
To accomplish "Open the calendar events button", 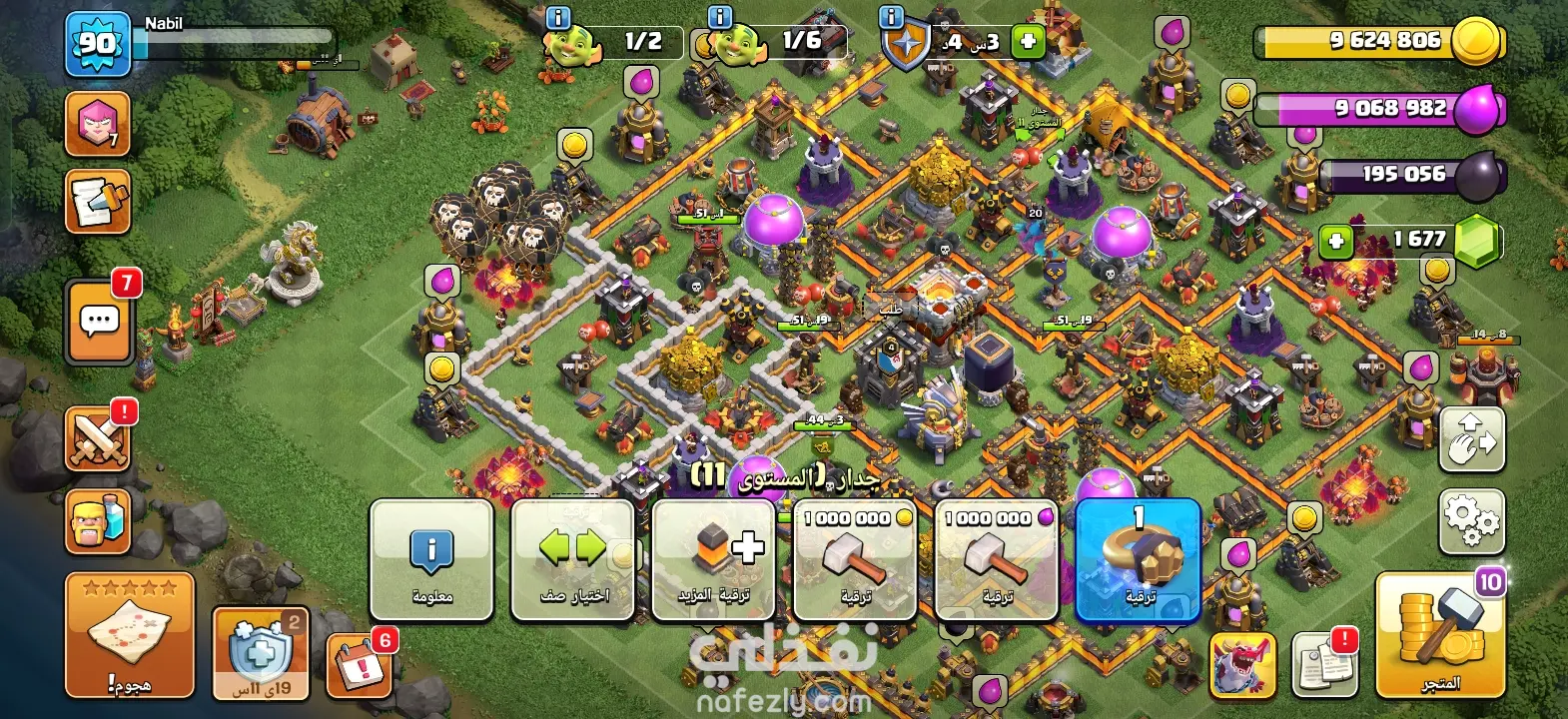I will coord(358,663).
